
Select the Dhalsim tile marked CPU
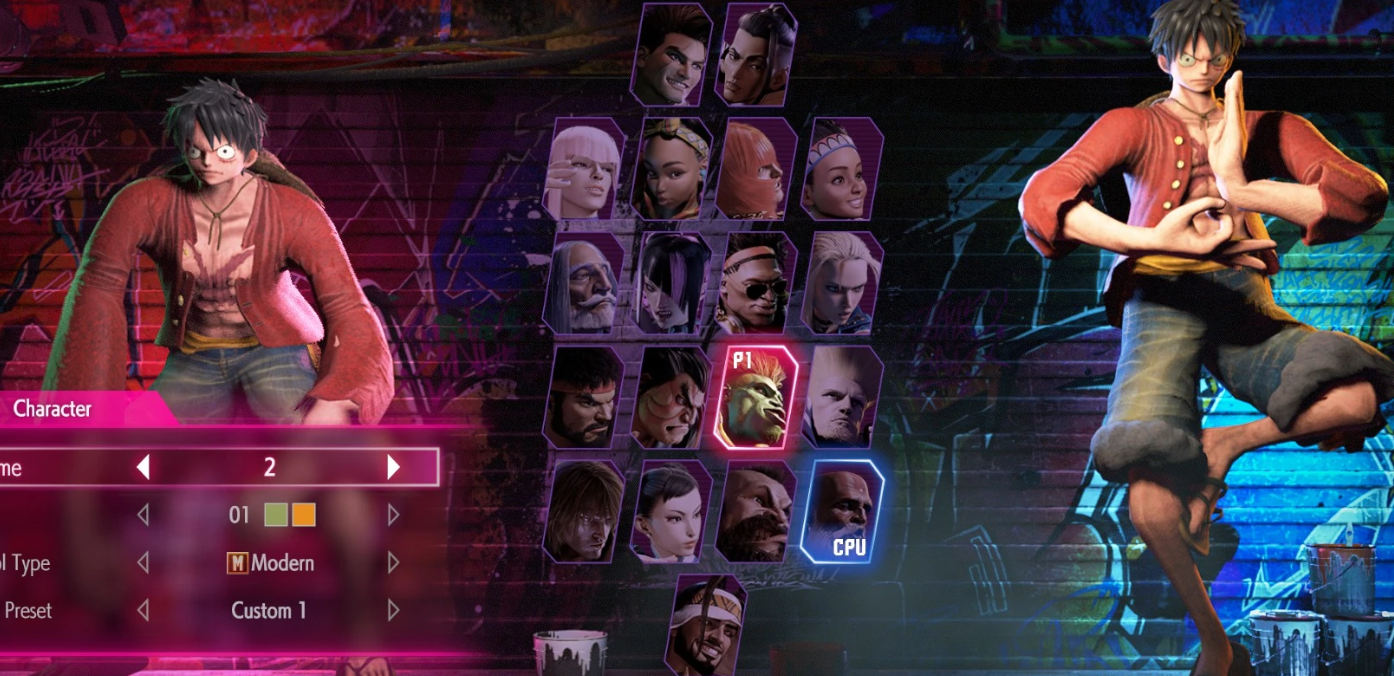[842, 512]
